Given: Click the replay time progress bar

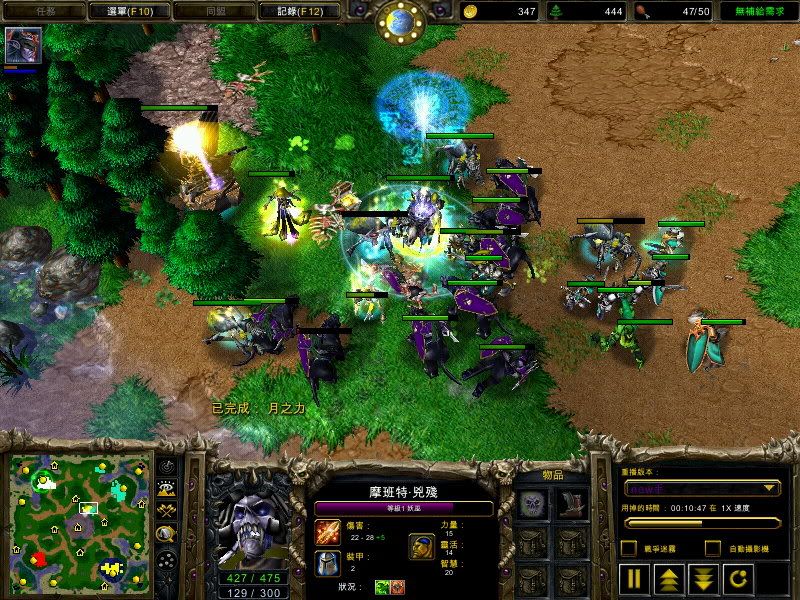Looking at the screenshot, I should click(700, 521).
